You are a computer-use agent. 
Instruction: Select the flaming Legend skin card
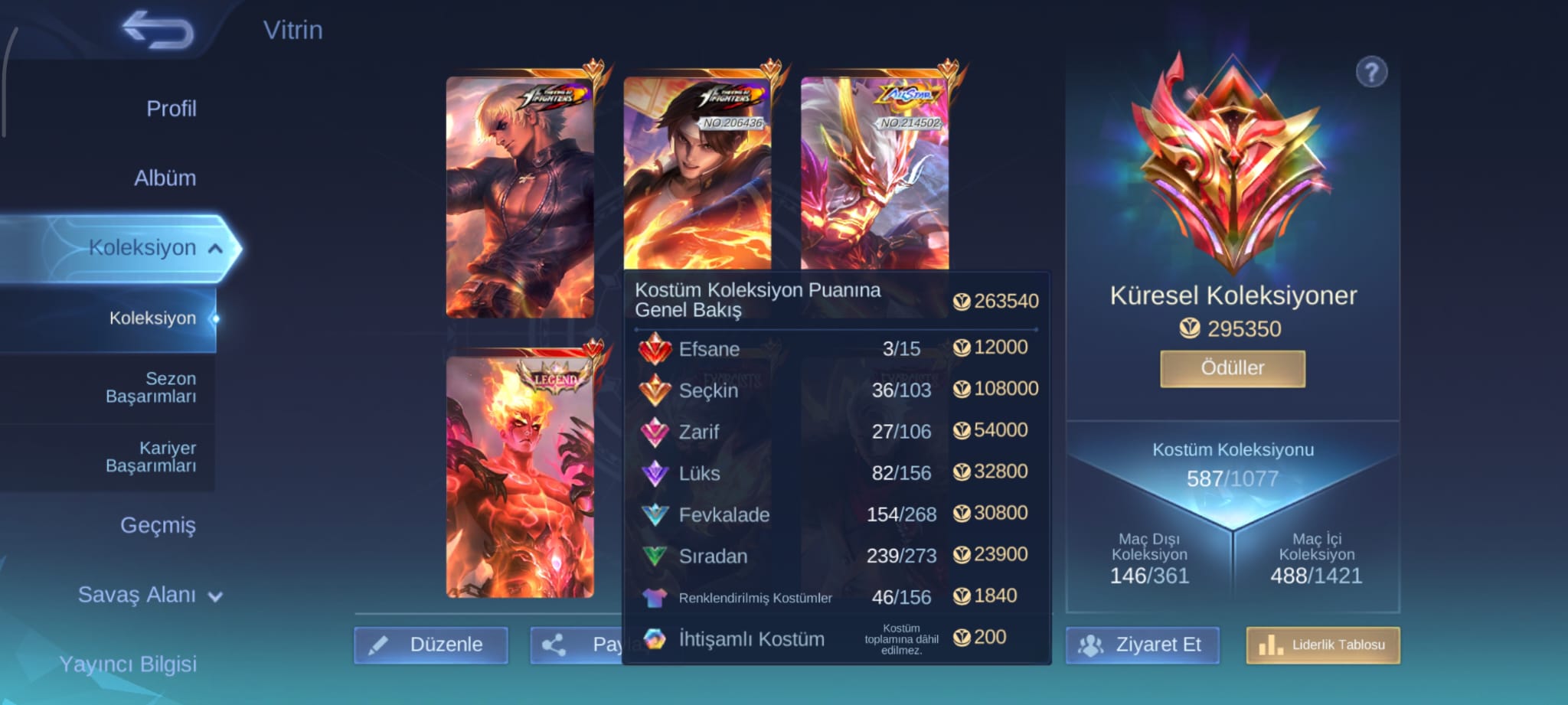[x=520, y=476]
